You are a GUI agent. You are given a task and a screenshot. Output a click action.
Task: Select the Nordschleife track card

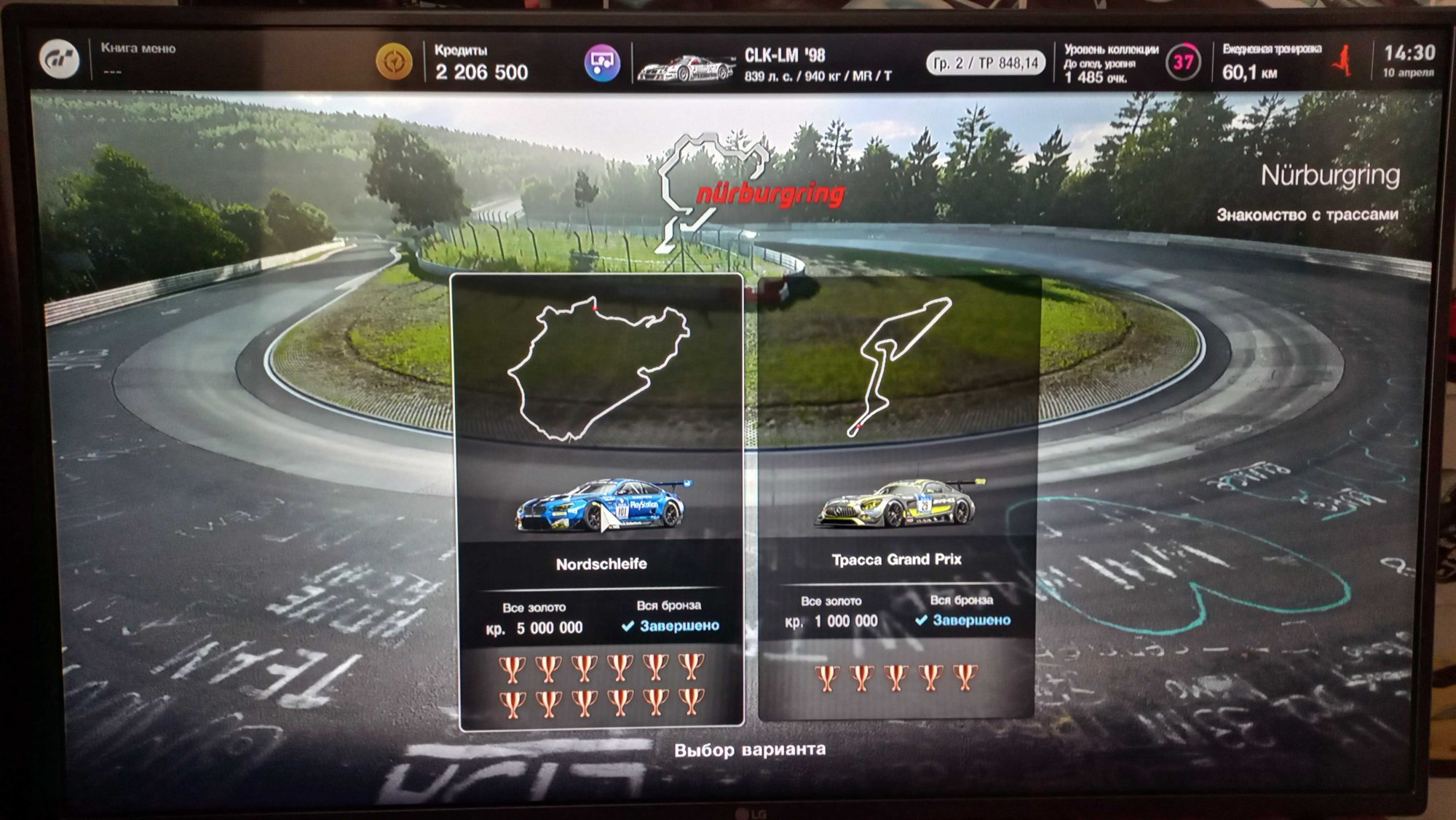coord(600,501)
